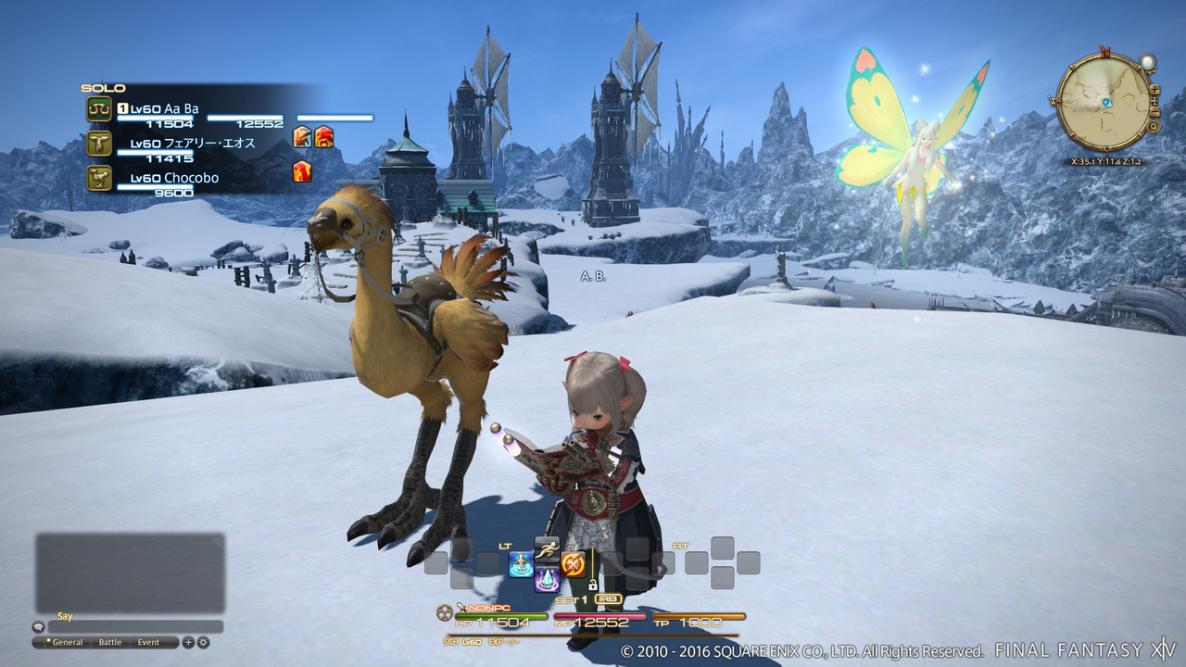Image resolution: width=1186 pixels, height=667 pixels.
Task: Click the chat text input field
Action: (136, 627)
